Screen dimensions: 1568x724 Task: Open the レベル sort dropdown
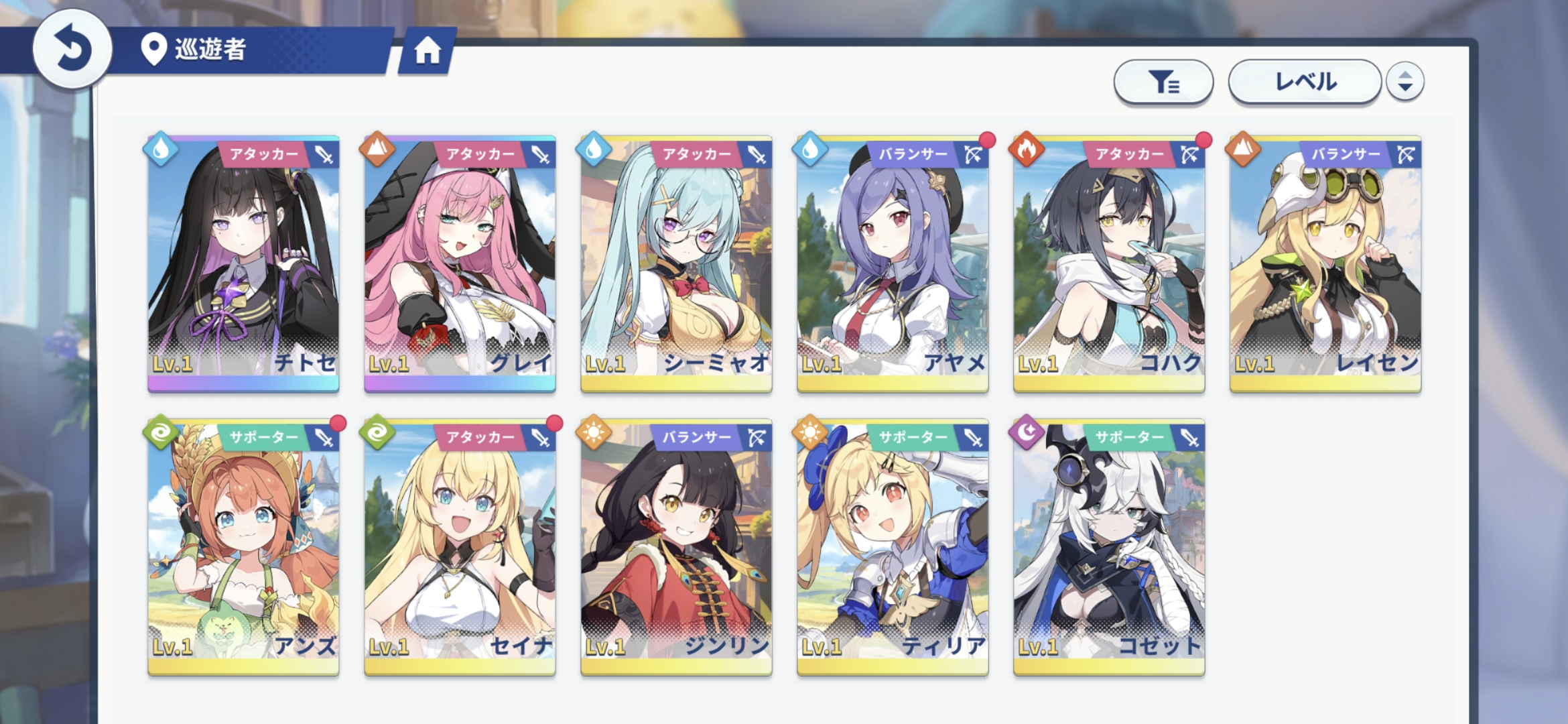1305,82
